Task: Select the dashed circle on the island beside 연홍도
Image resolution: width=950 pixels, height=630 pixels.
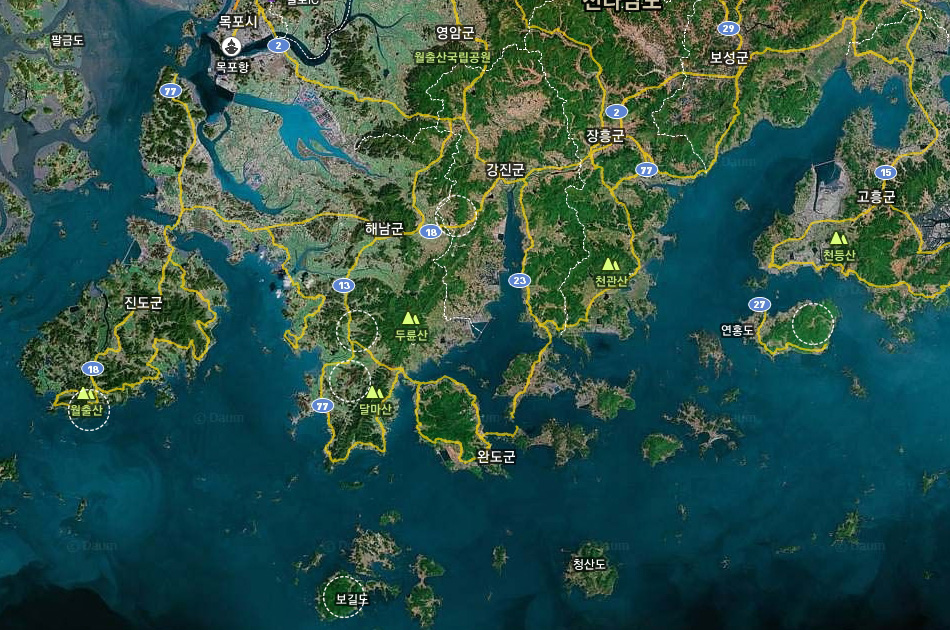Action: click(813, 324)
